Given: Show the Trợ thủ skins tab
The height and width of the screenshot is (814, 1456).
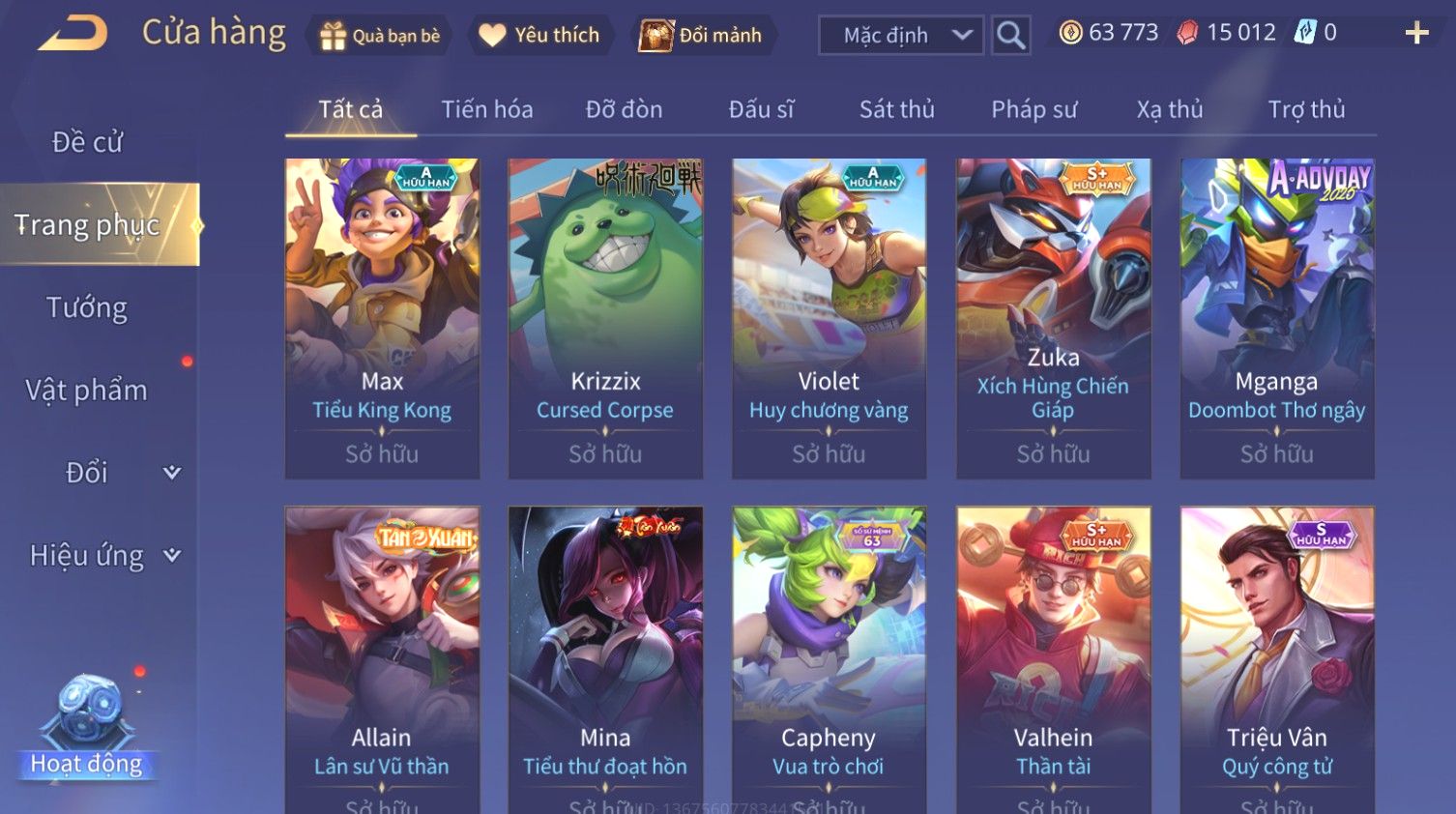Looking at the screenshot, I should click(x=1306, y=110).
